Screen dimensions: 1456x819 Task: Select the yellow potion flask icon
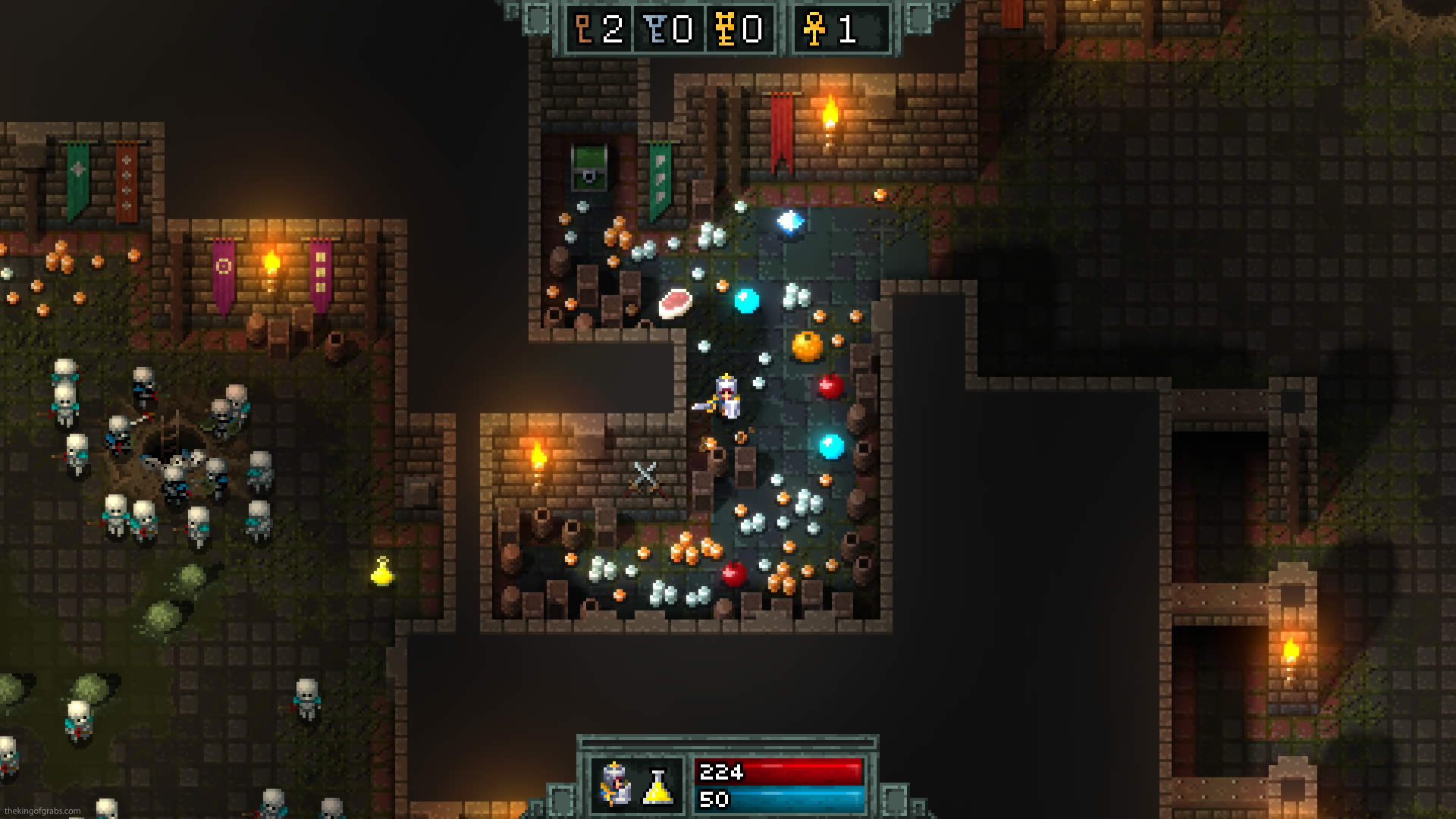pos(657,787)
